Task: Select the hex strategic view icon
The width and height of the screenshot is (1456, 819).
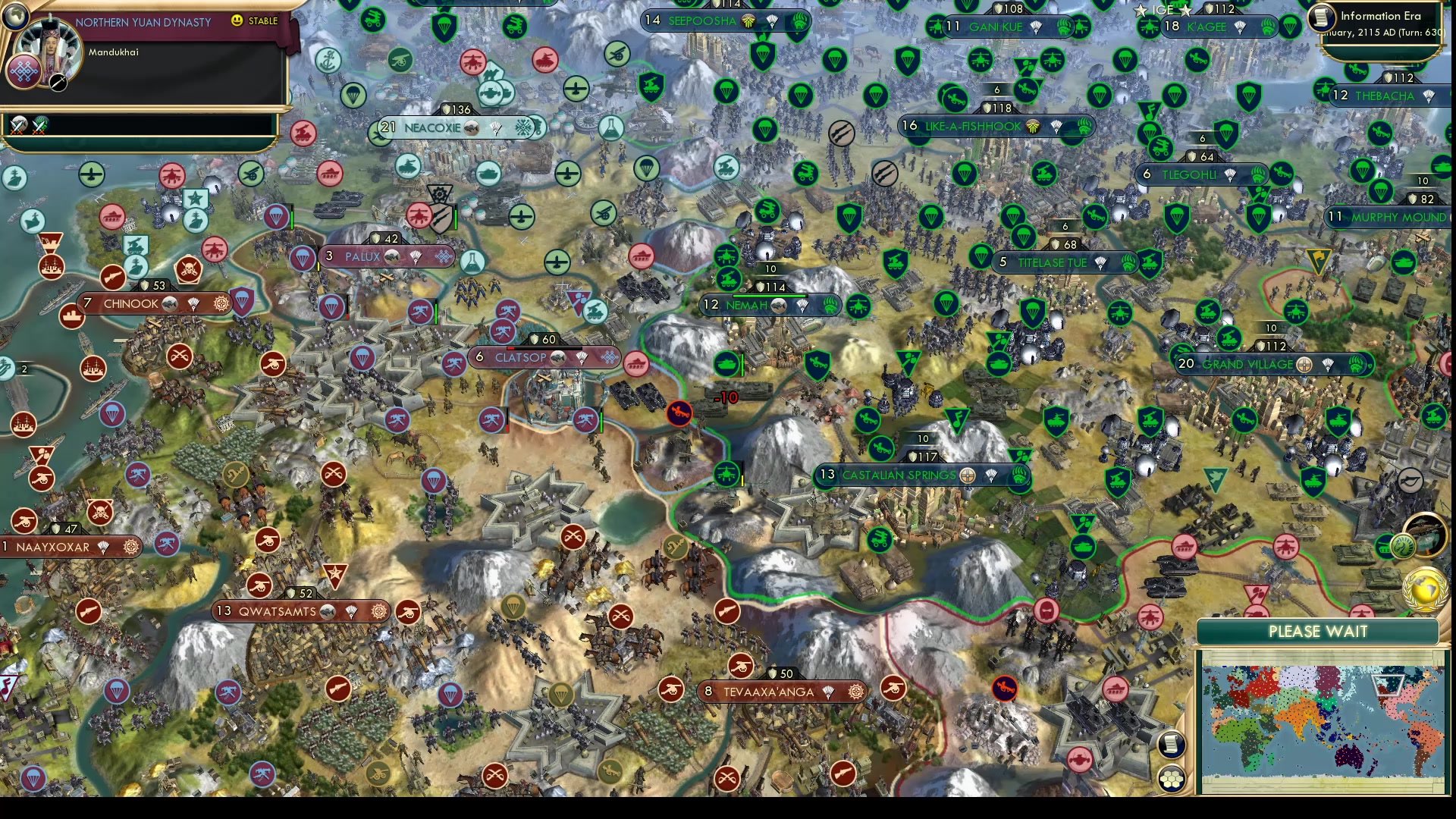Action: click(x=1171, y=778)
